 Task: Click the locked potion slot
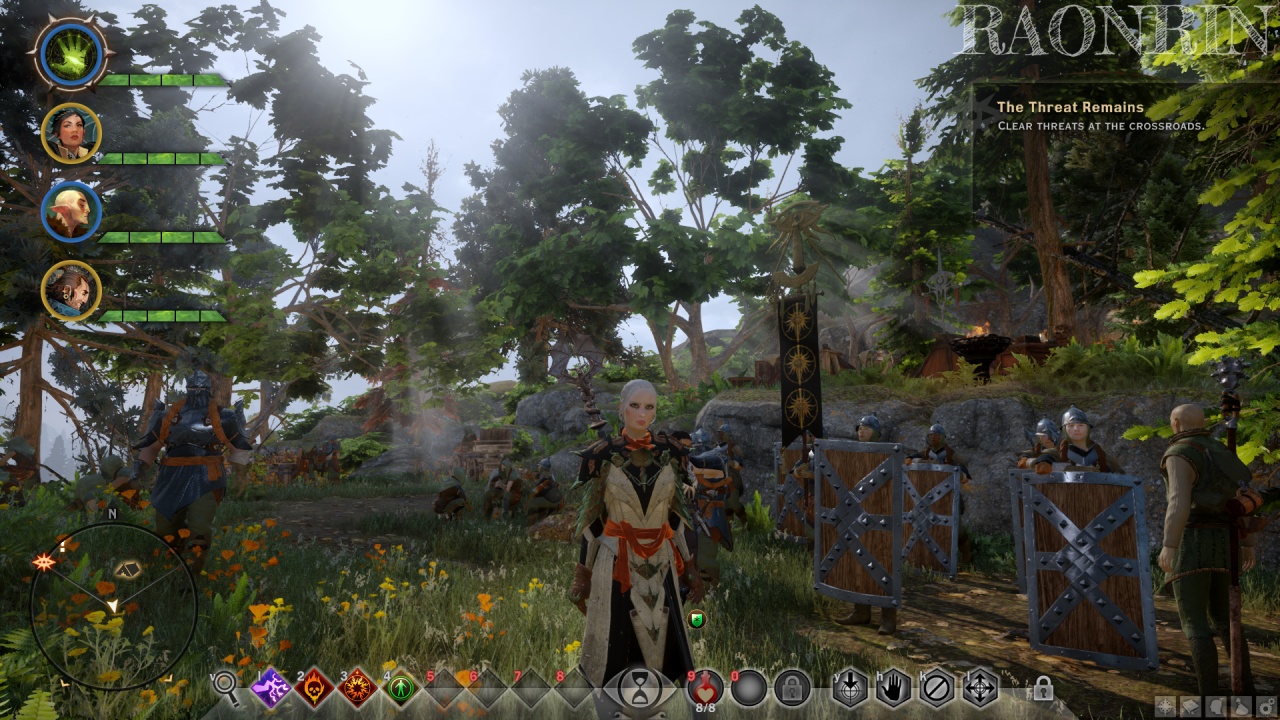click(792, 688)
